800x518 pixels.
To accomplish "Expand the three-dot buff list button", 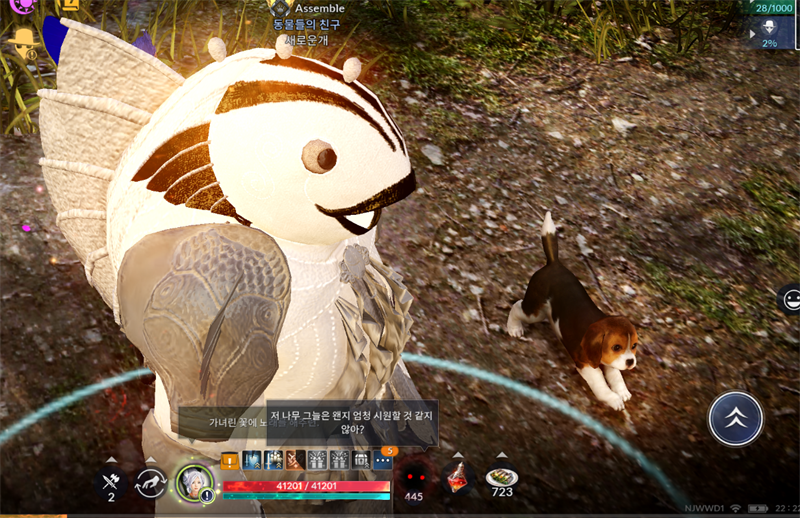I will (x=383, y=460).
